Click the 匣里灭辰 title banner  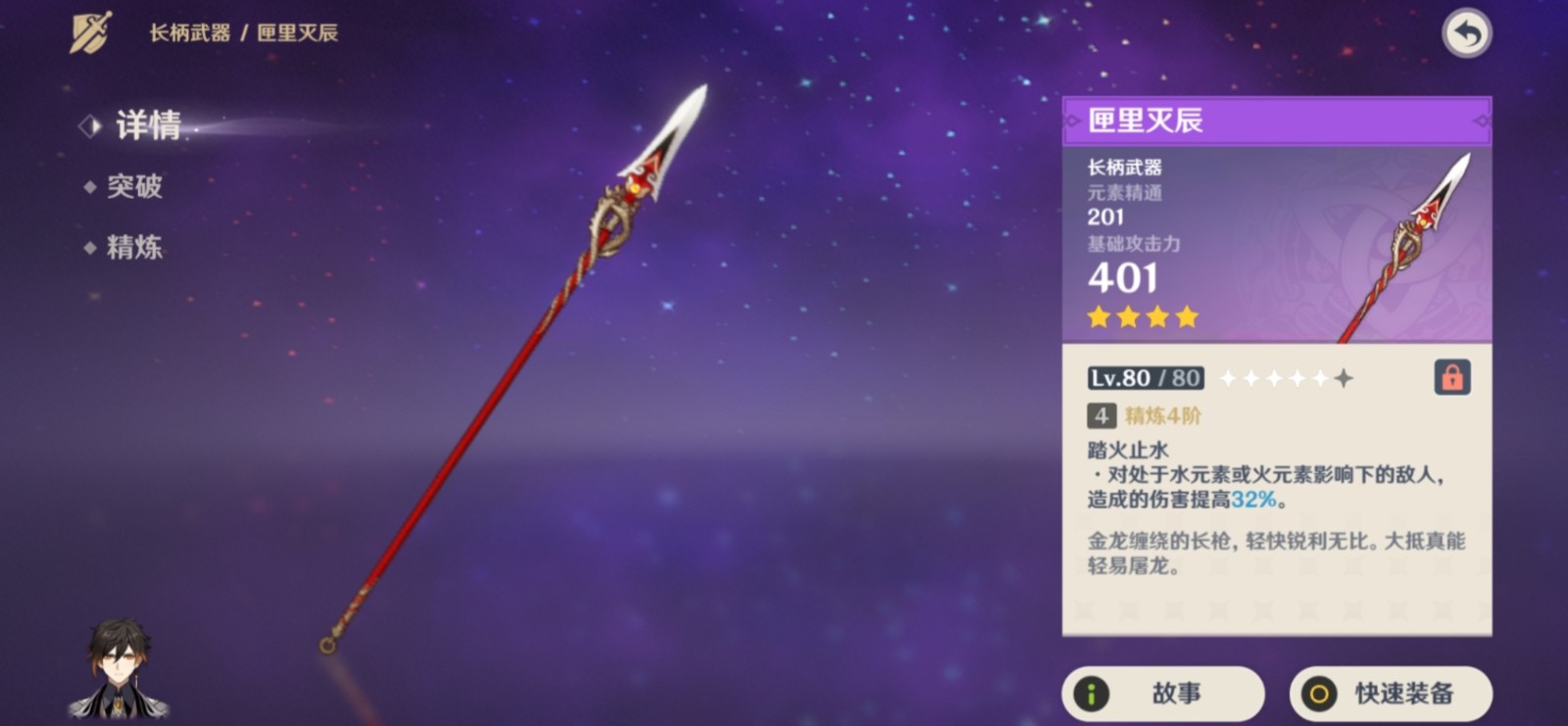(1276, 123)
